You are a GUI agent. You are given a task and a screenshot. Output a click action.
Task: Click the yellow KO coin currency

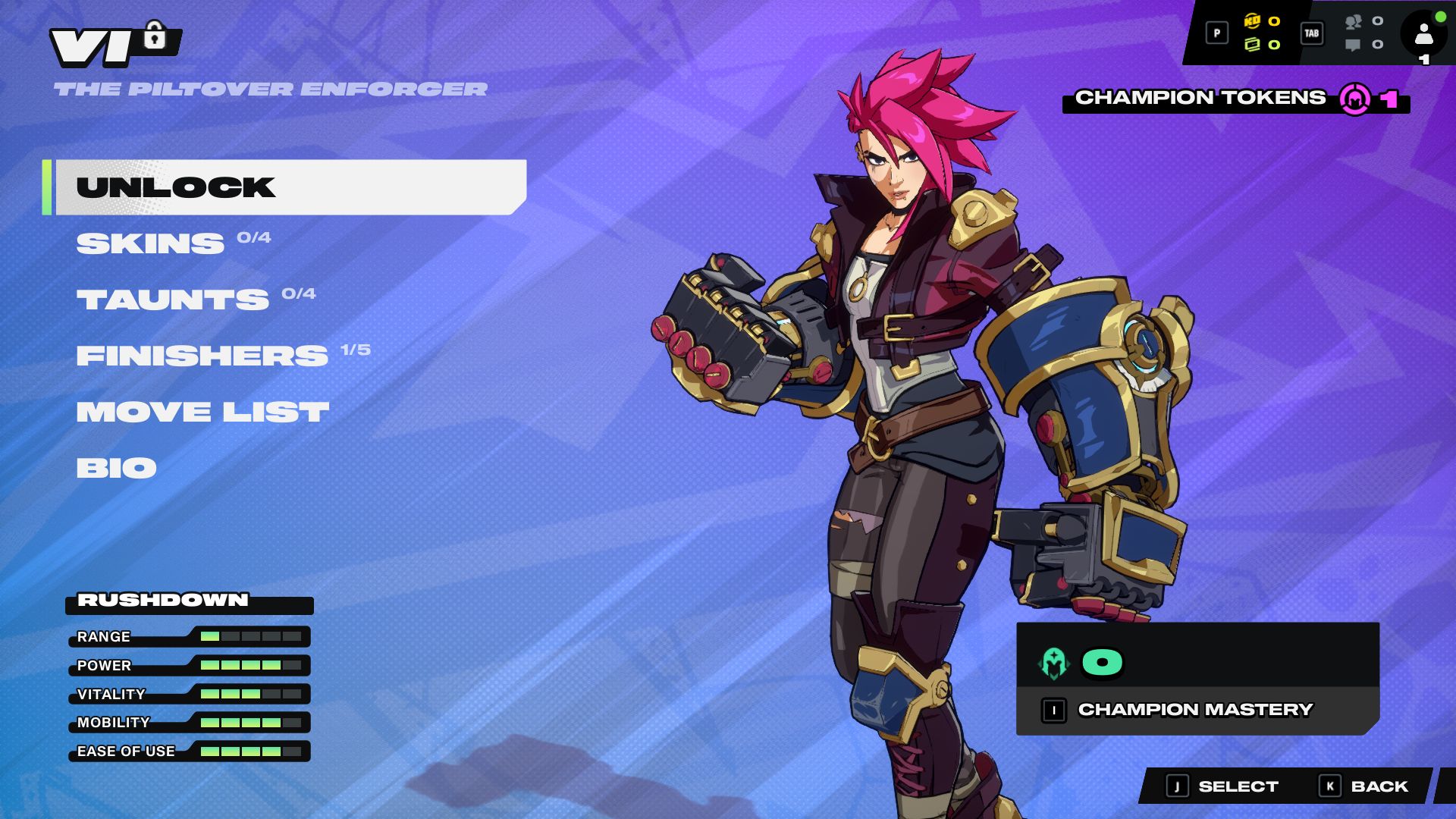1252,21
